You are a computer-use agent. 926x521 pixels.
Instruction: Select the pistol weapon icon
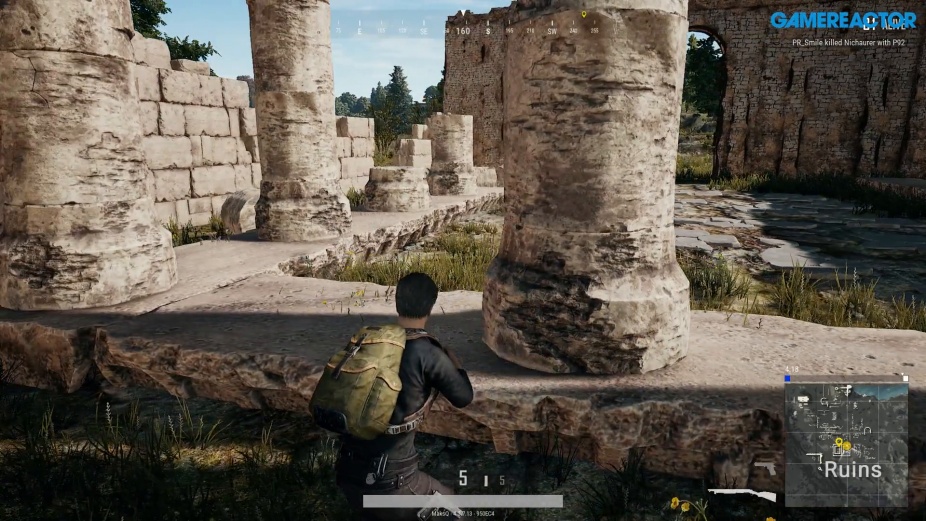pyautogui.click(x=765, y=468)
